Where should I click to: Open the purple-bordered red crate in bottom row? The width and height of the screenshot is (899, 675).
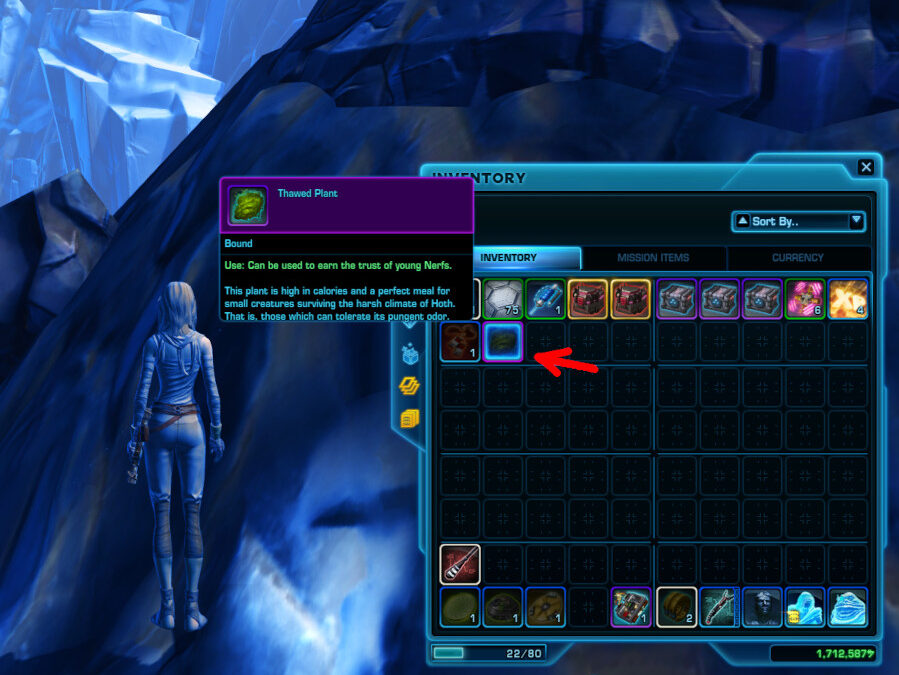[631, 607]
